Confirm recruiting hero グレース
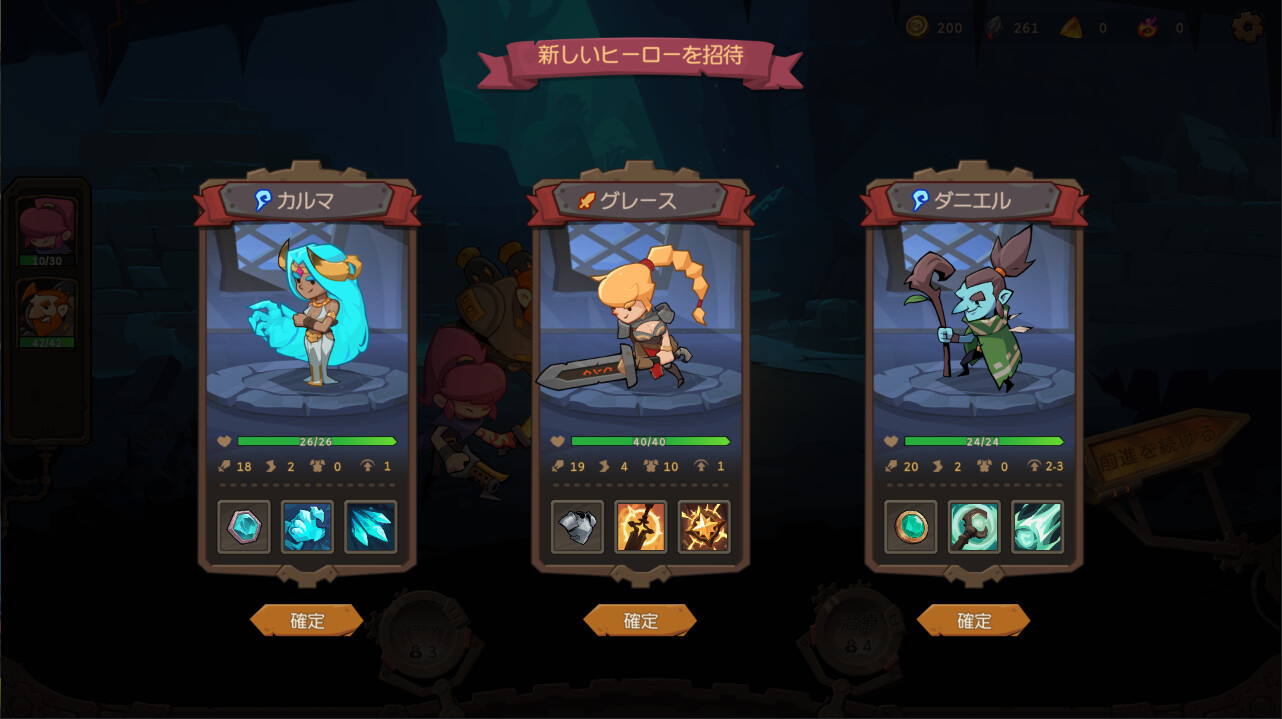 coord(640,621)
